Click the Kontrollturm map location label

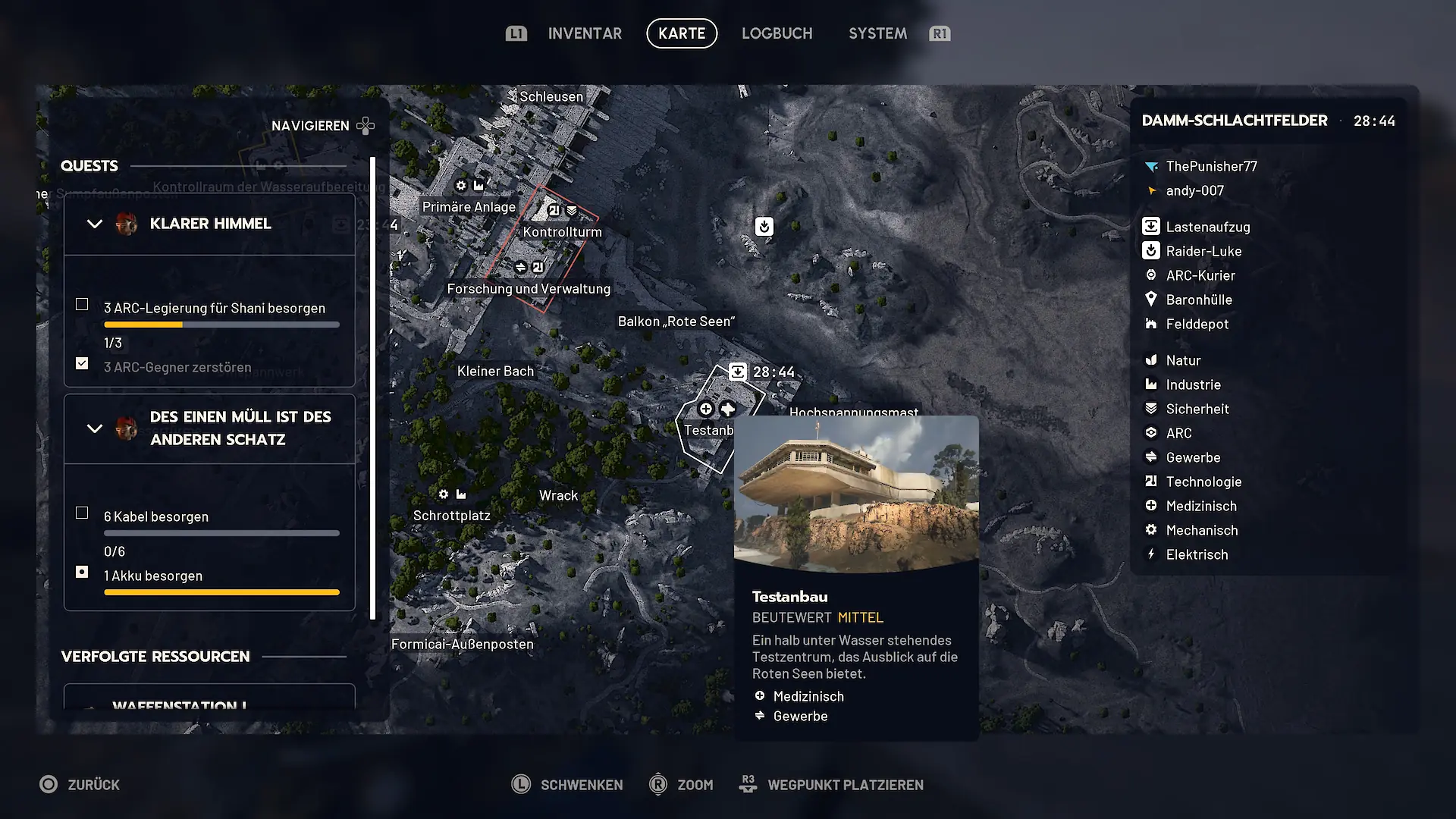pos(562,232)
